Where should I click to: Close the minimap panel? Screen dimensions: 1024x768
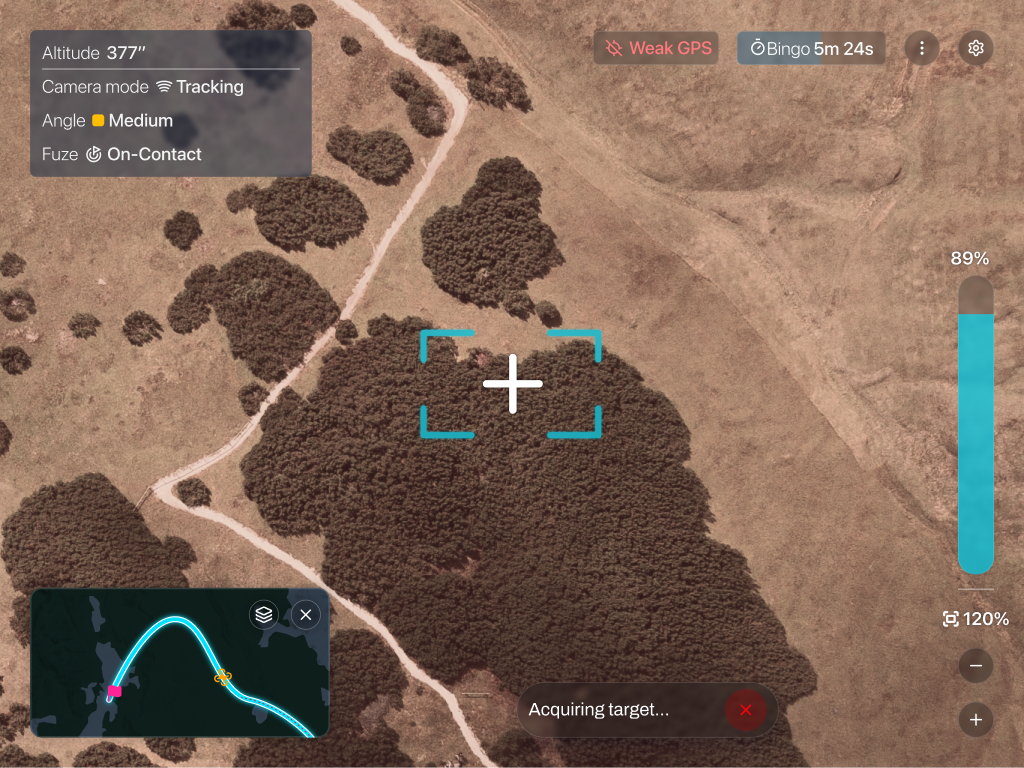(x=306, y=614)
